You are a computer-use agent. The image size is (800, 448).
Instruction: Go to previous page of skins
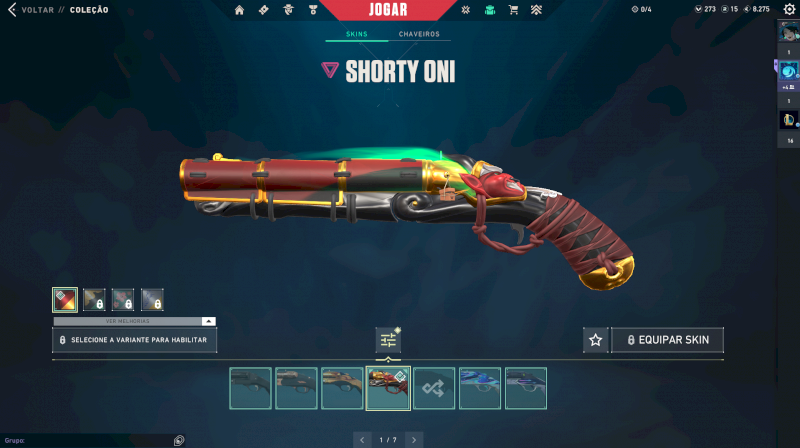click(362, 439)
